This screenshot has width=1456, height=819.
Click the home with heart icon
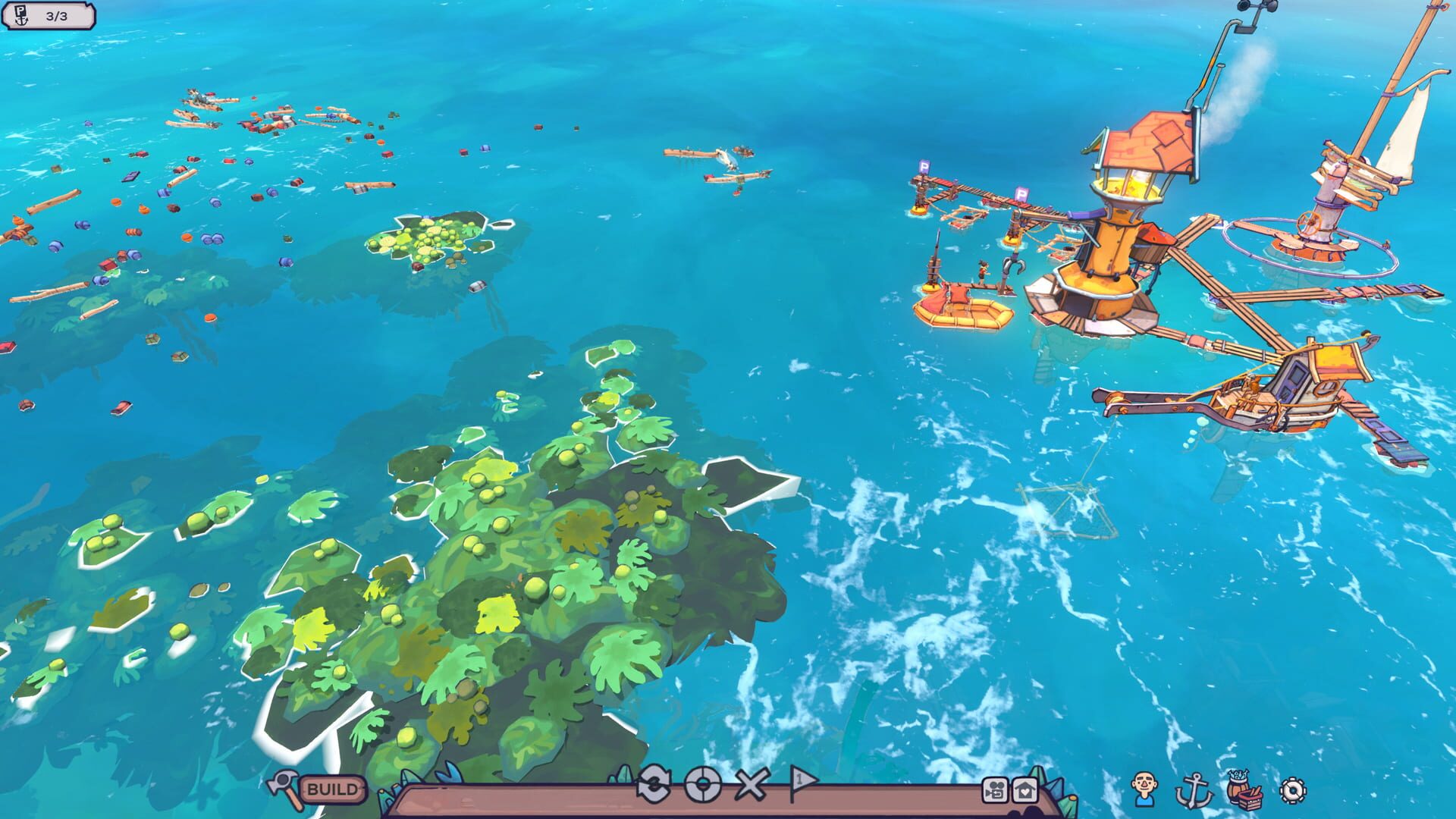pyautogui.click(x=1025, y=789)
